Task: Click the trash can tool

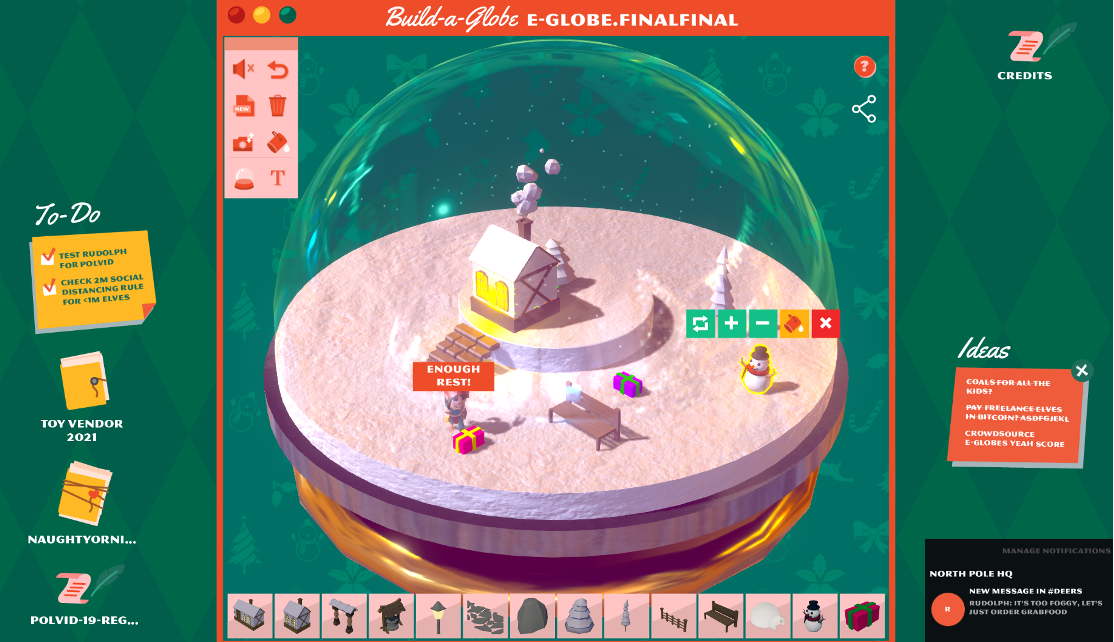Action: [x=278, y=106]
